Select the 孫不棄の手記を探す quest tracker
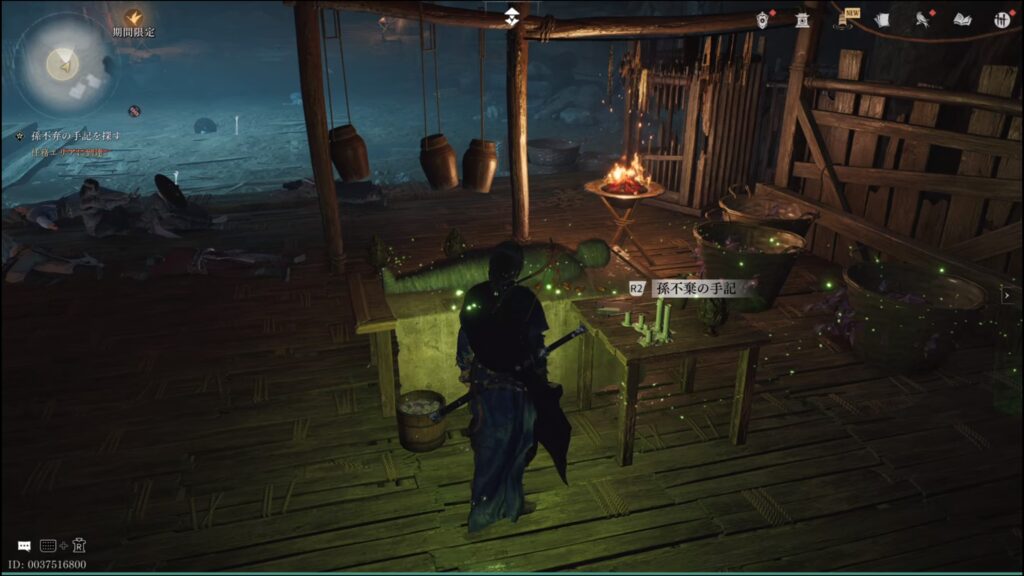Image resolution: width=1024 pixels, height=576 pixels. (x=68, y=136)
